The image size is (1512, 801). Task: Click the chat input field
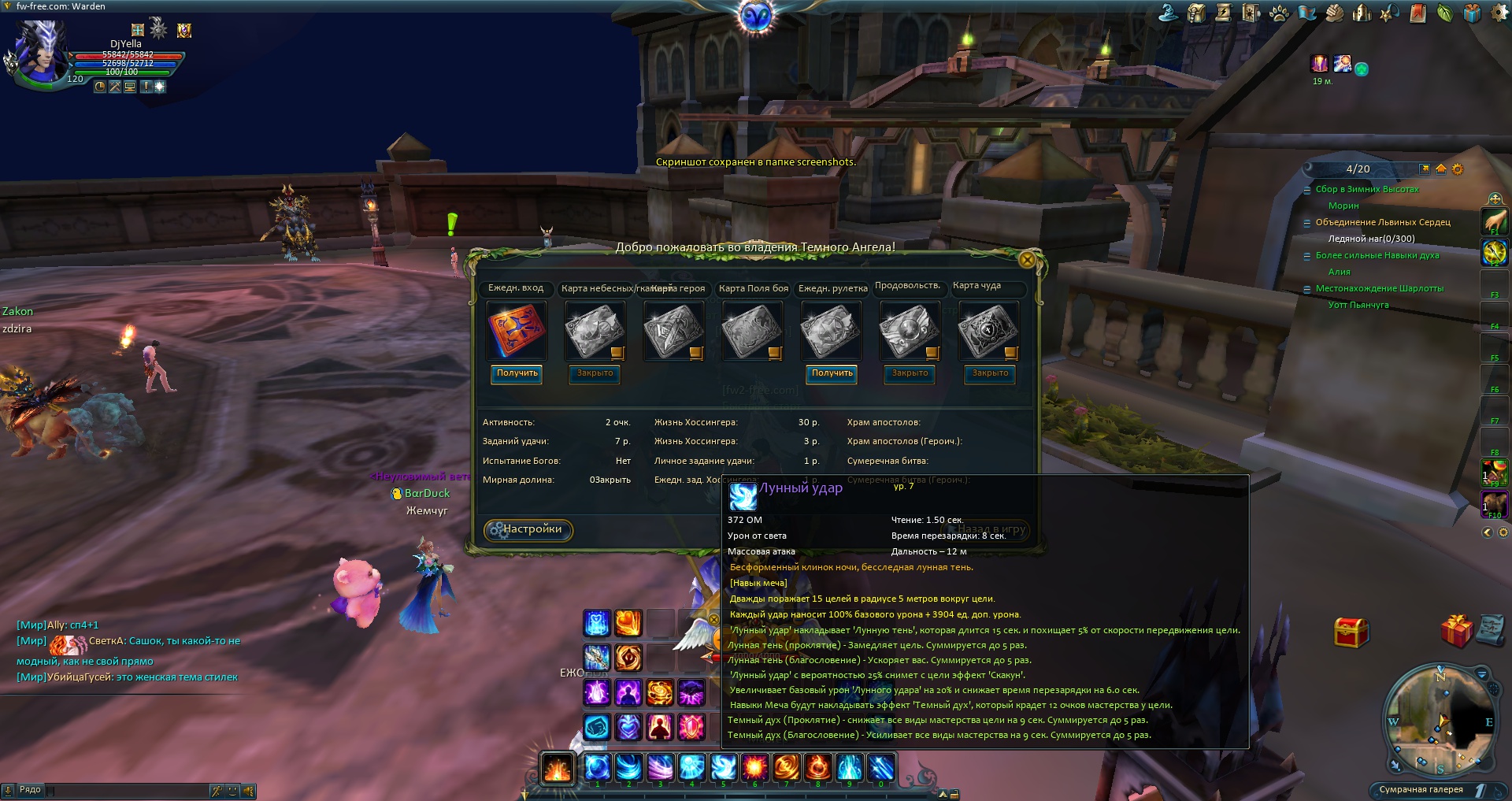click(126, 790)
